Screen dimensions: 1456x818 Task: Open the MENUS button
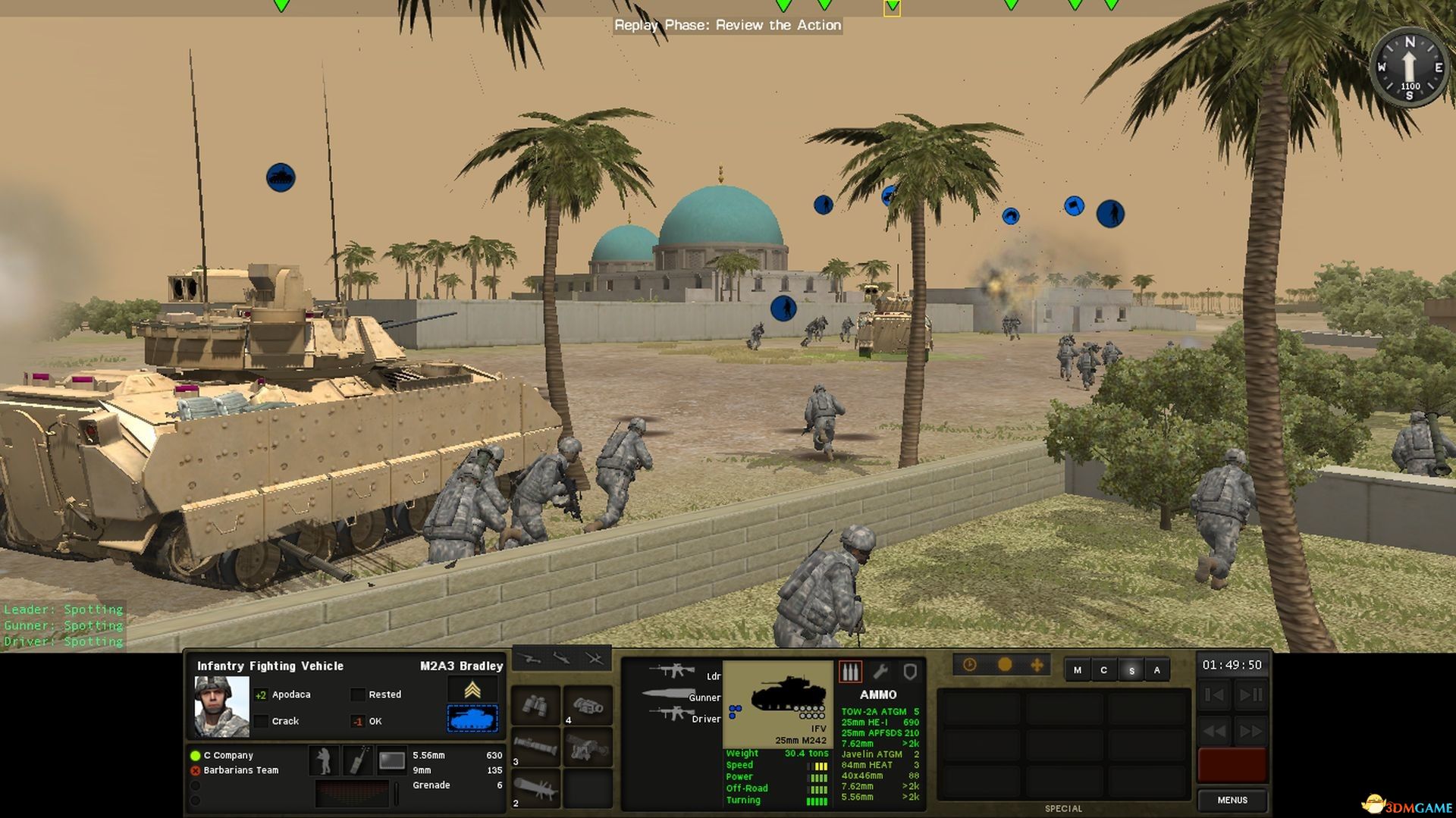click(1232, 800)
